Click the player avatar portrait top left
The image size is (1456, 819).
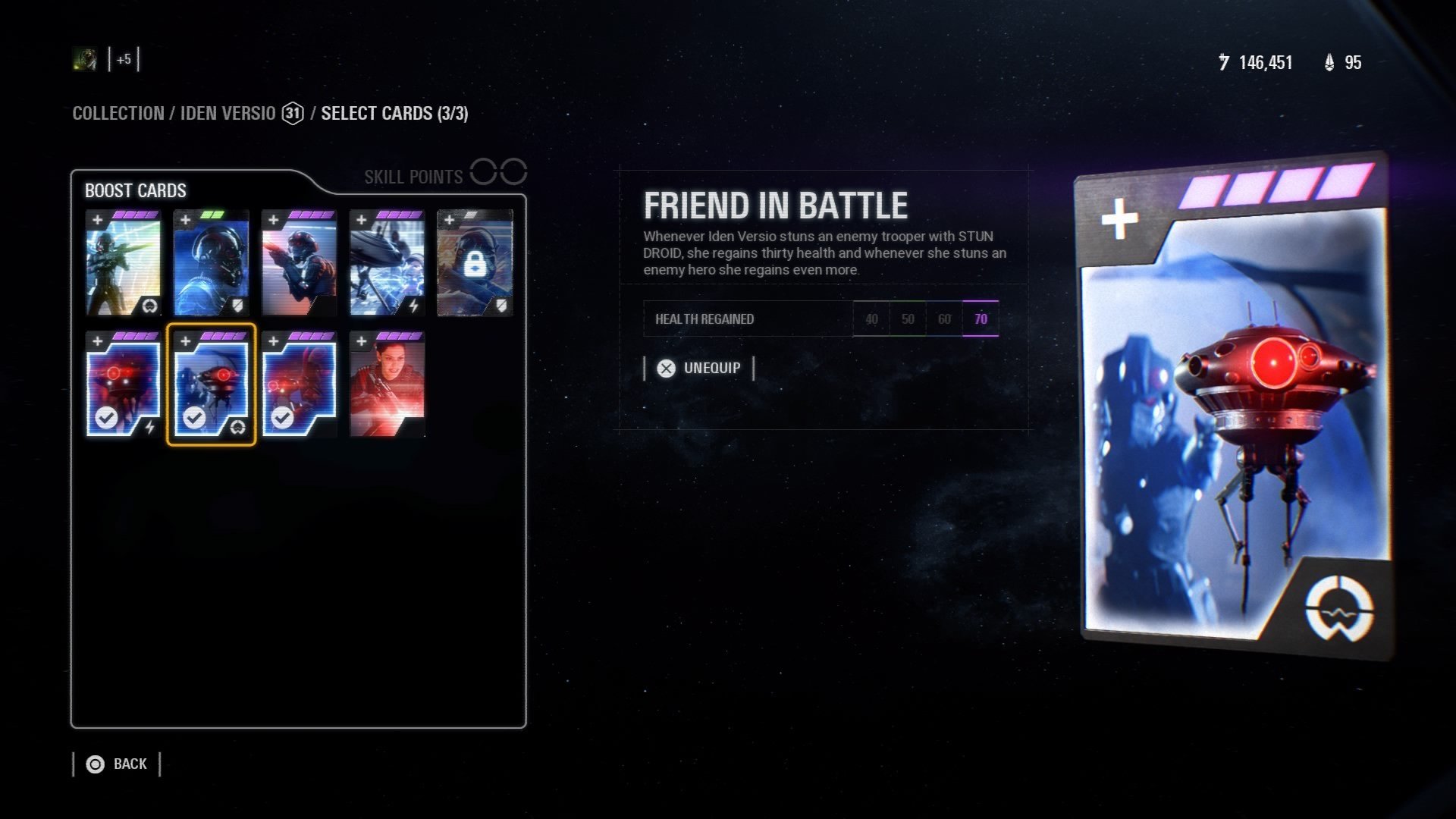point(84,59)
